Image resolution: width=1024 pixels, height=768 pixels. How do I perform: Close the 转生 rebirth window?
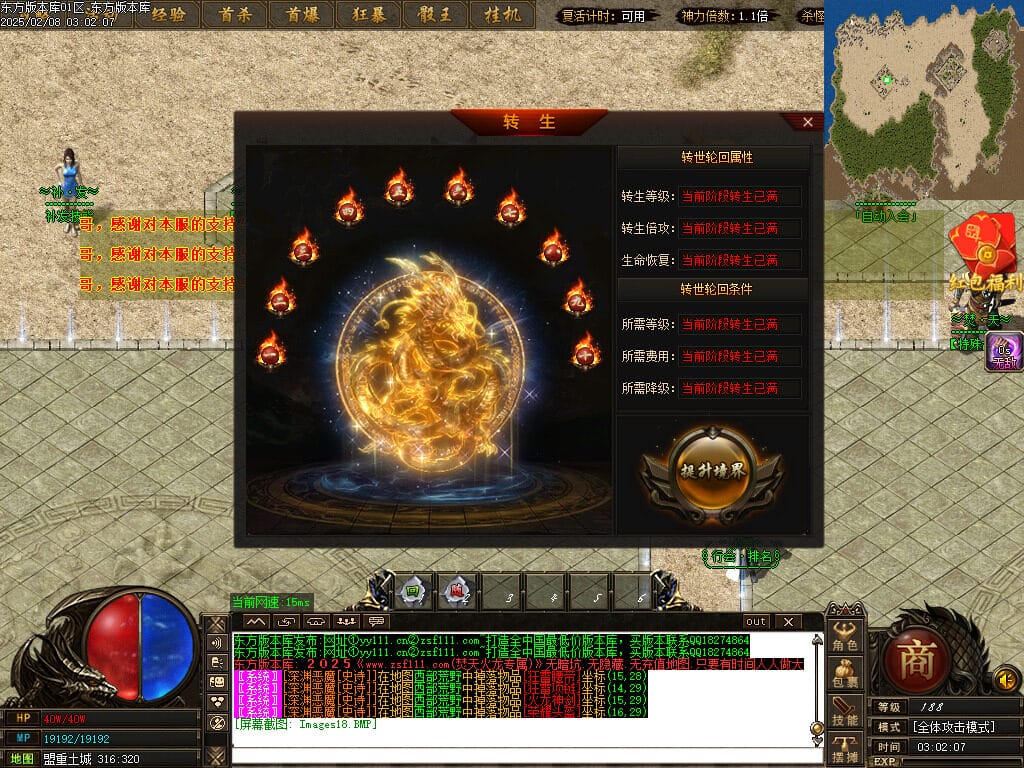pyautogui.click(x=808, y=122)
